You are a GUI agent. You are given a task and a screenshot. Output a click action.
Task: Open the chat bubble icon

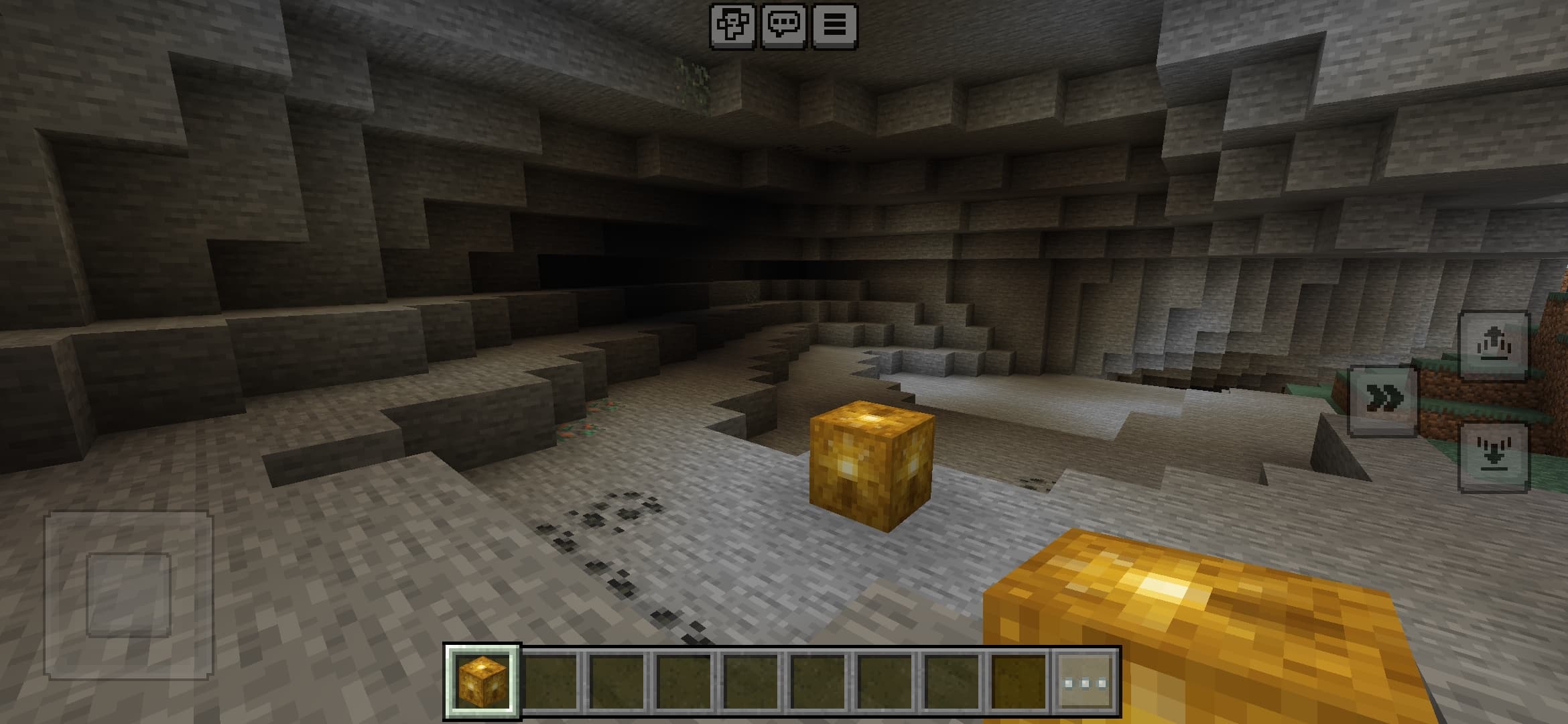pyautogui.click(x=785, y=24)
